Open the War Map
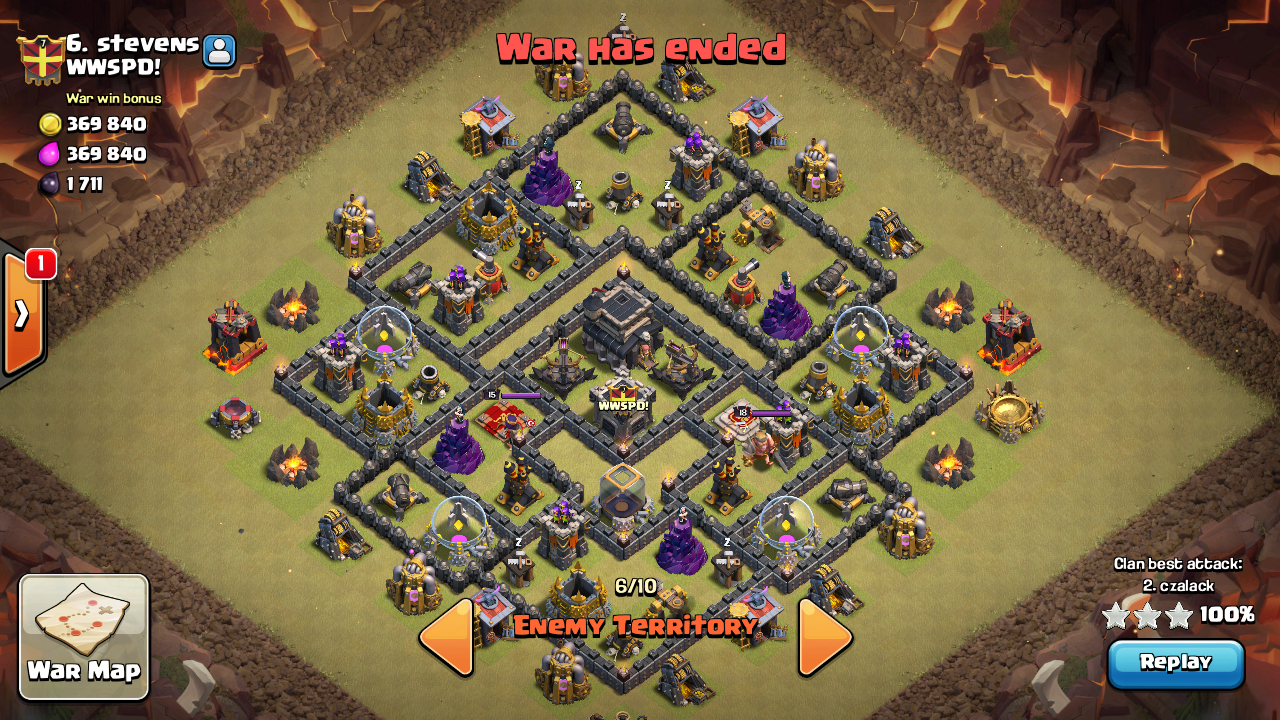This screenshot has width=1280, height=720. 84,636
